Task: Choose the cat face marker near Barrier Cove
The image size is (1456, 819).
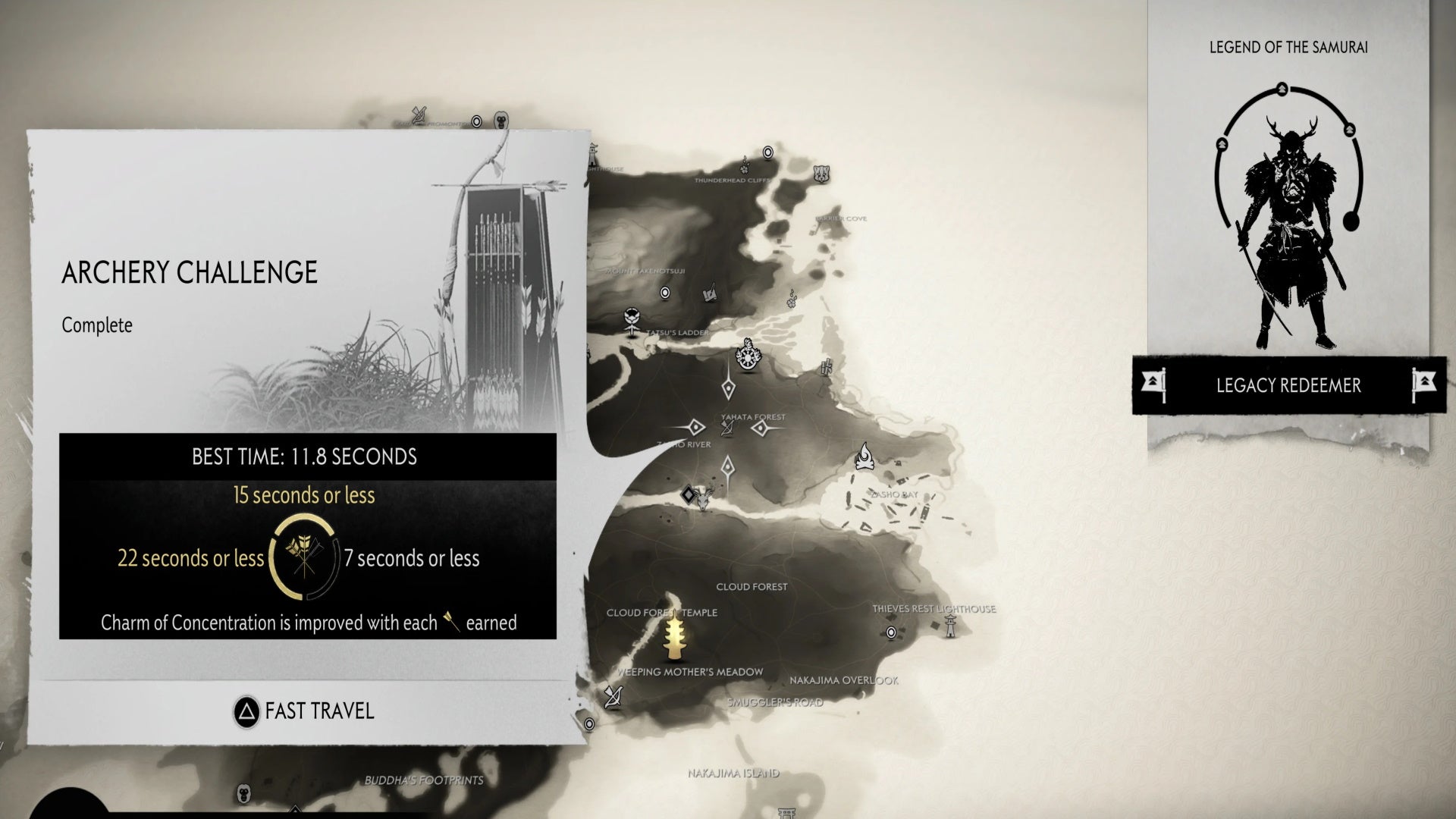Action: [x=821, y=174]
